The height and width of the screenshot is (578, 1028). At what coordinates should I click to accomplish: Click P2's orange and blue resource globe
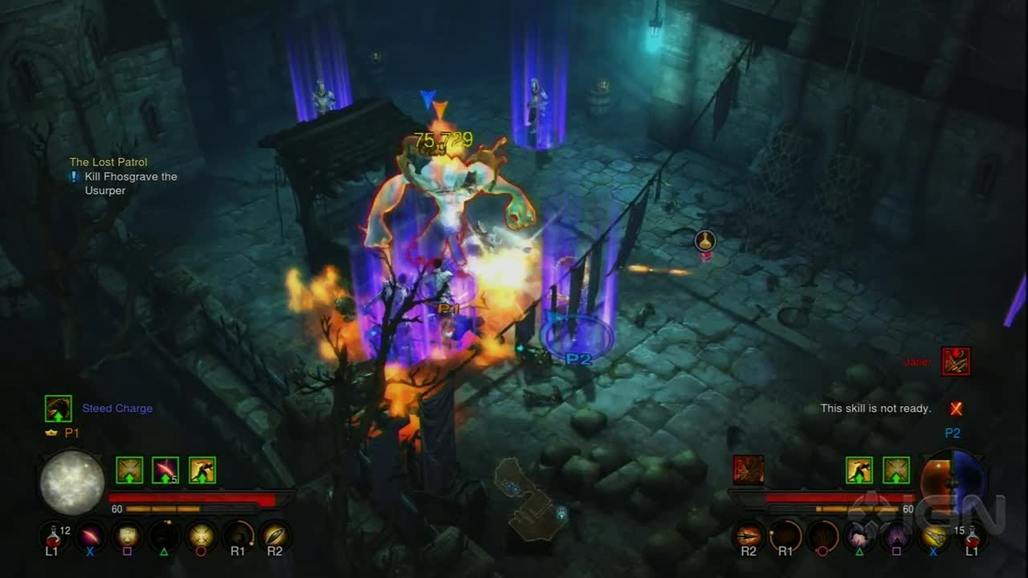coord(953,481)
